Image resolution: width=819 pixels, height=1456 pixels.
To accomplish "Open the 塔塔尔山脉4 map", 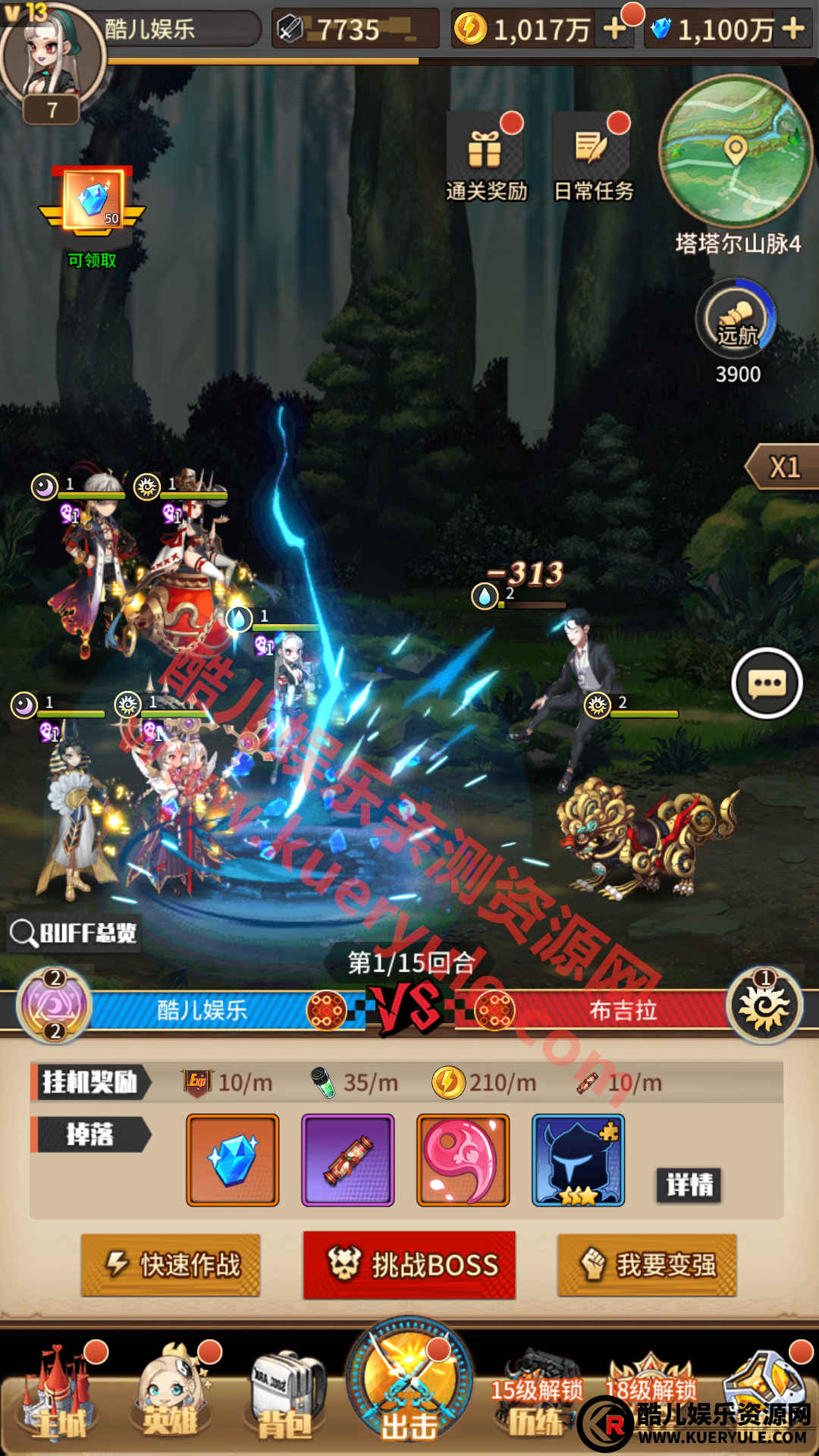I will 734,152.
